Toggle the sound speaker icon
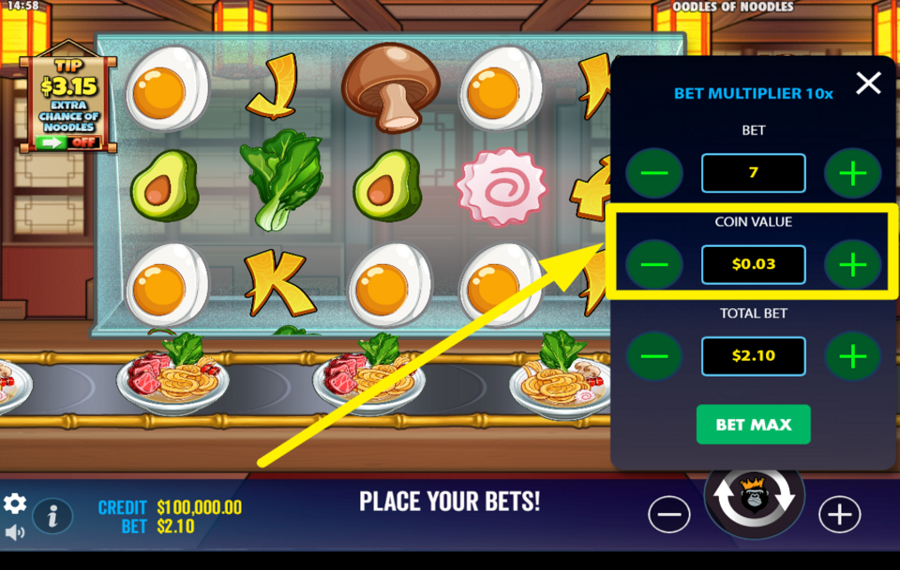Viewport: 900px width, 570px height. (x=15, y=532)
